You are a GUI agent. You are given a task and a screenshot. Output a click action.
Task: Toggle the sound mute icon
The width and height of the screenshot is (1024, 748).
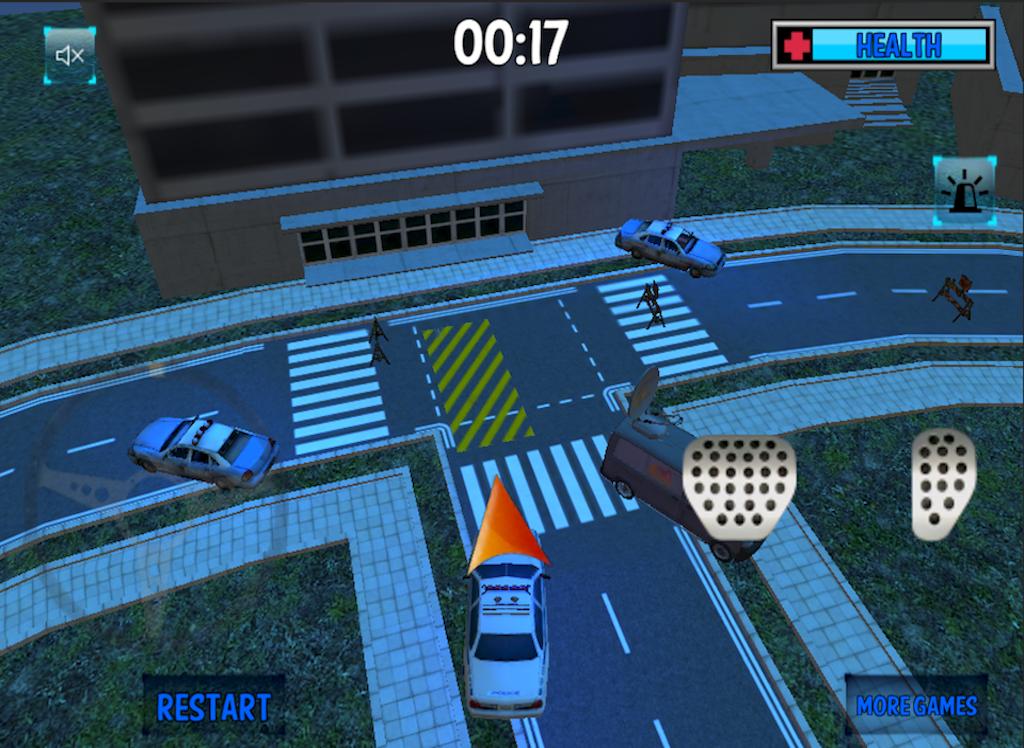tap(69, 55)
